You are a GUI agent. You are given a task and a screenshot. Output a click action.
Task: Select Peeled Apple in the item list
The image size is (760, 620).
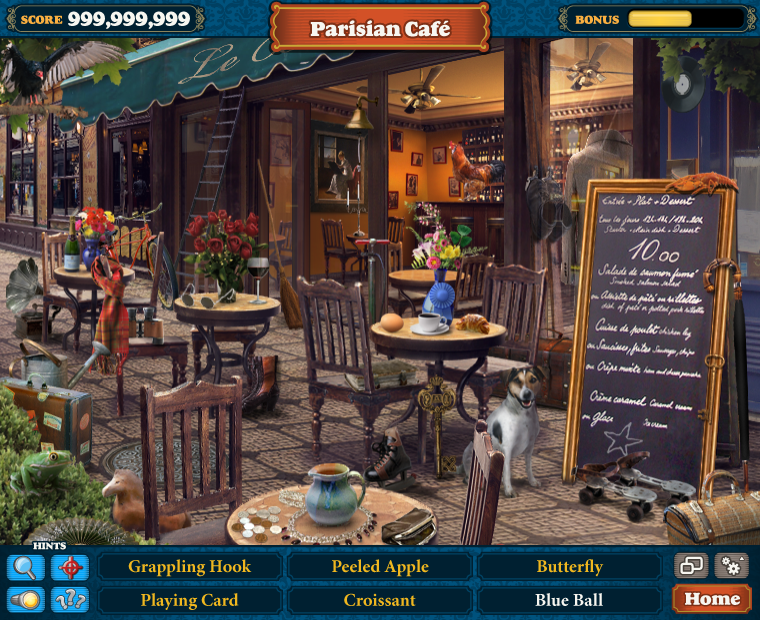click(380, 567)
